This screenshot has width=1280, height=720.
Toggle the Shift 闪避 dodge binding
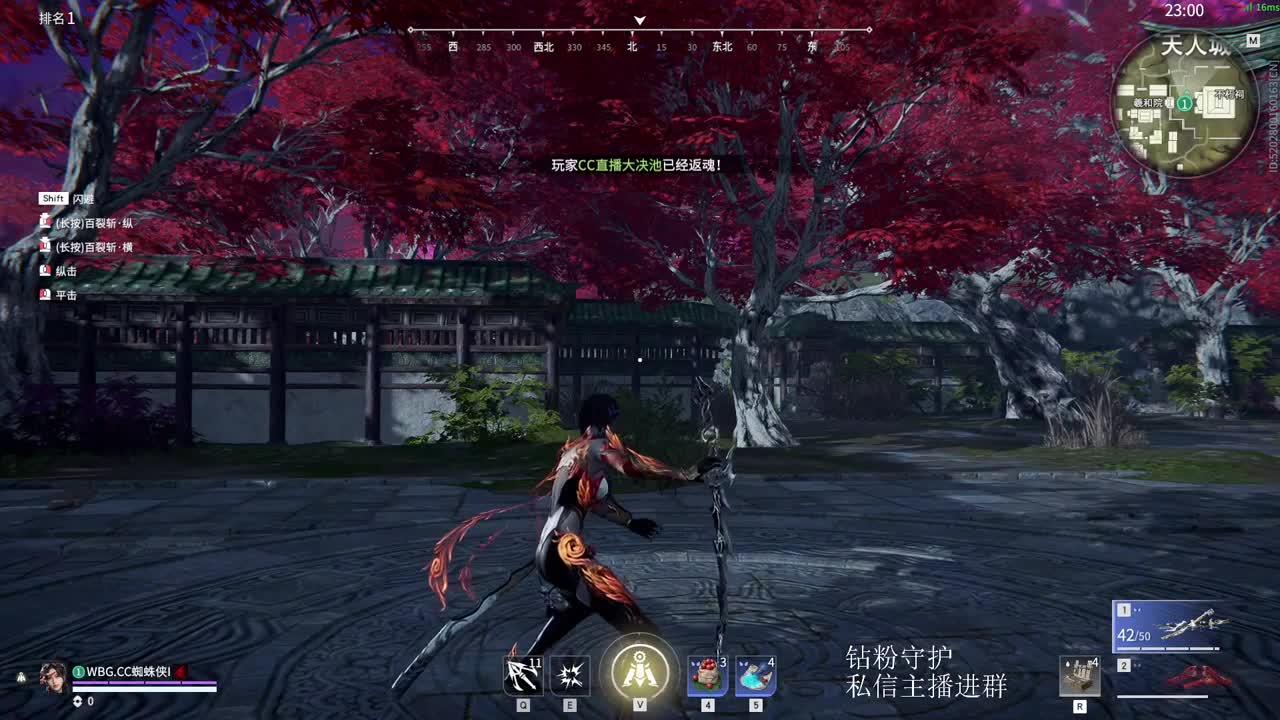click(63, 199)
